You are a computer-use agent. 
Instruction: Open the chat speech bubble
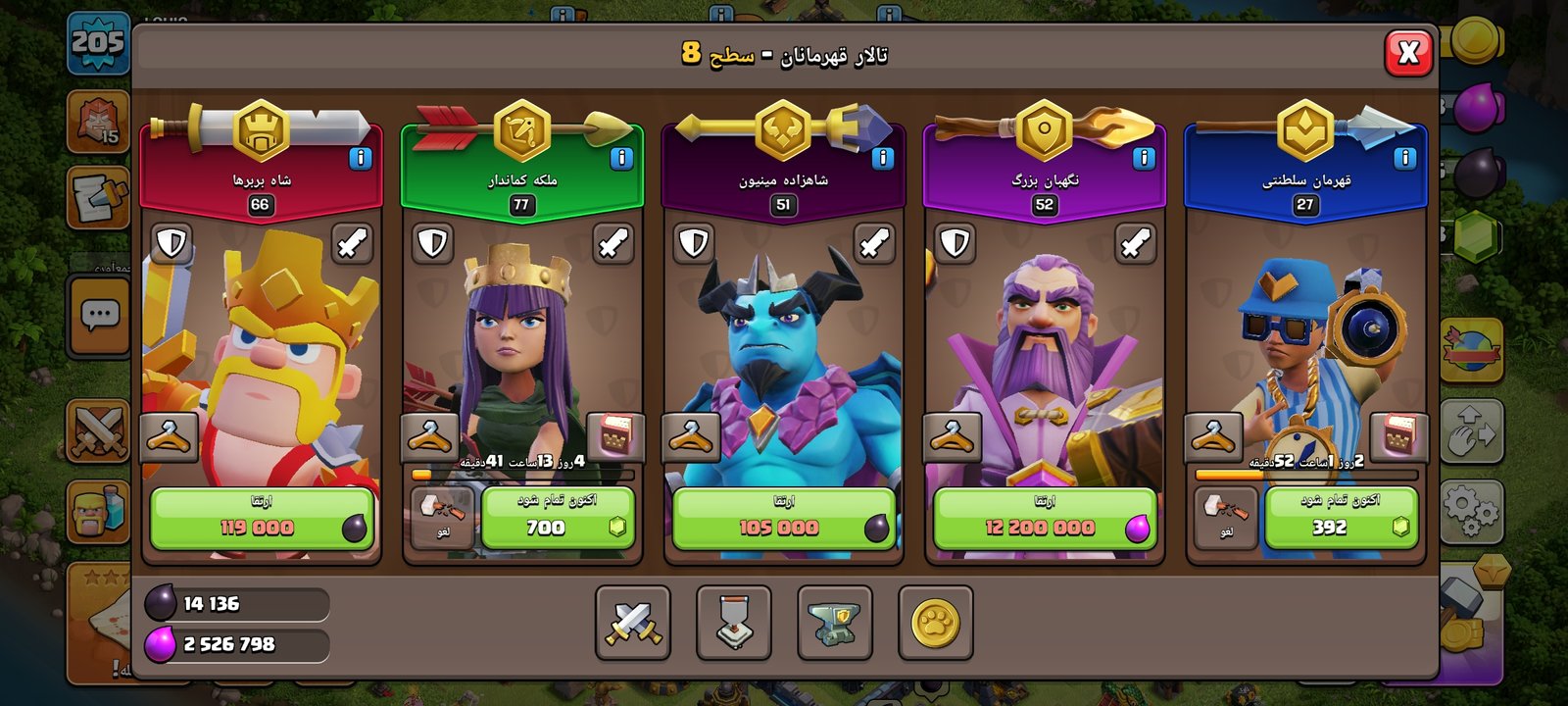(99, 316)
